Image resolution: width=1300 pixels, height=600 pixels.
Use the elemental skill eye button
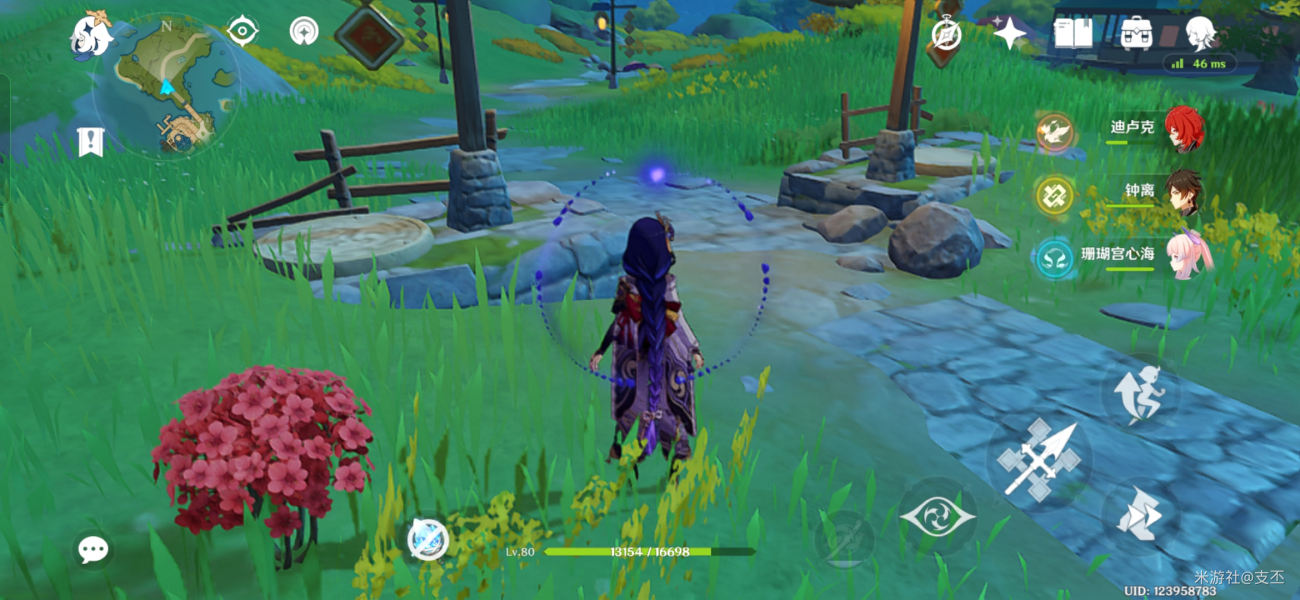(x=937, y=517)
